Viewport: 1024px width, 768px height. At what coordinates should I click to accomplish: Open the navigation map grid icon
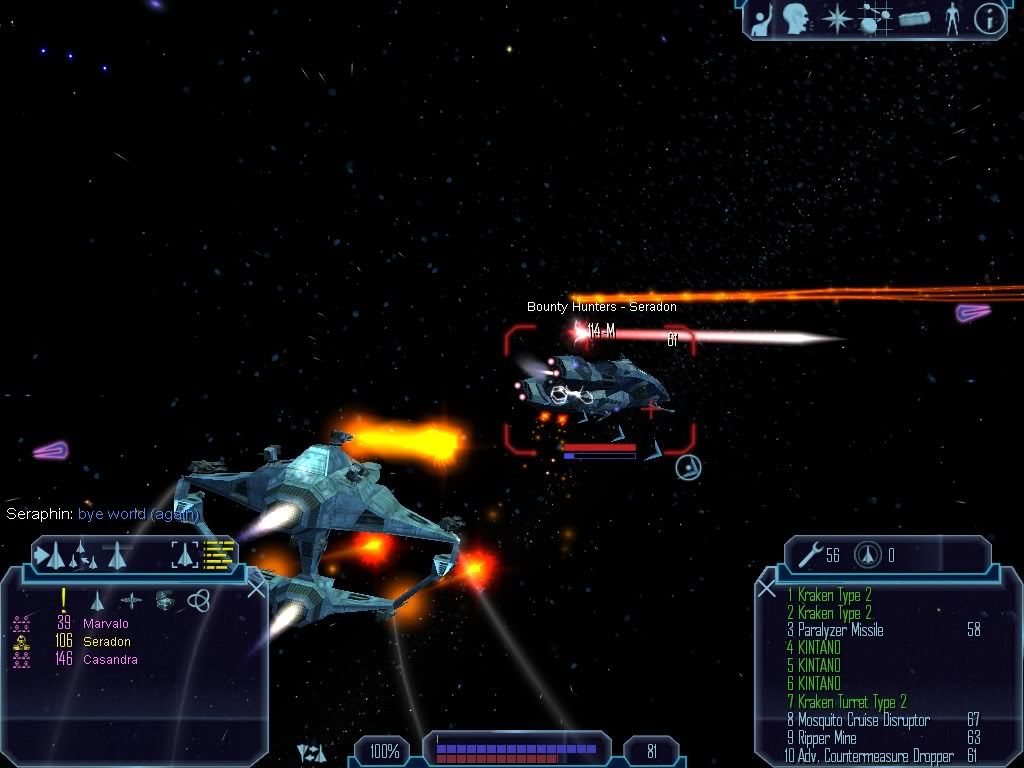coord(875,19)
